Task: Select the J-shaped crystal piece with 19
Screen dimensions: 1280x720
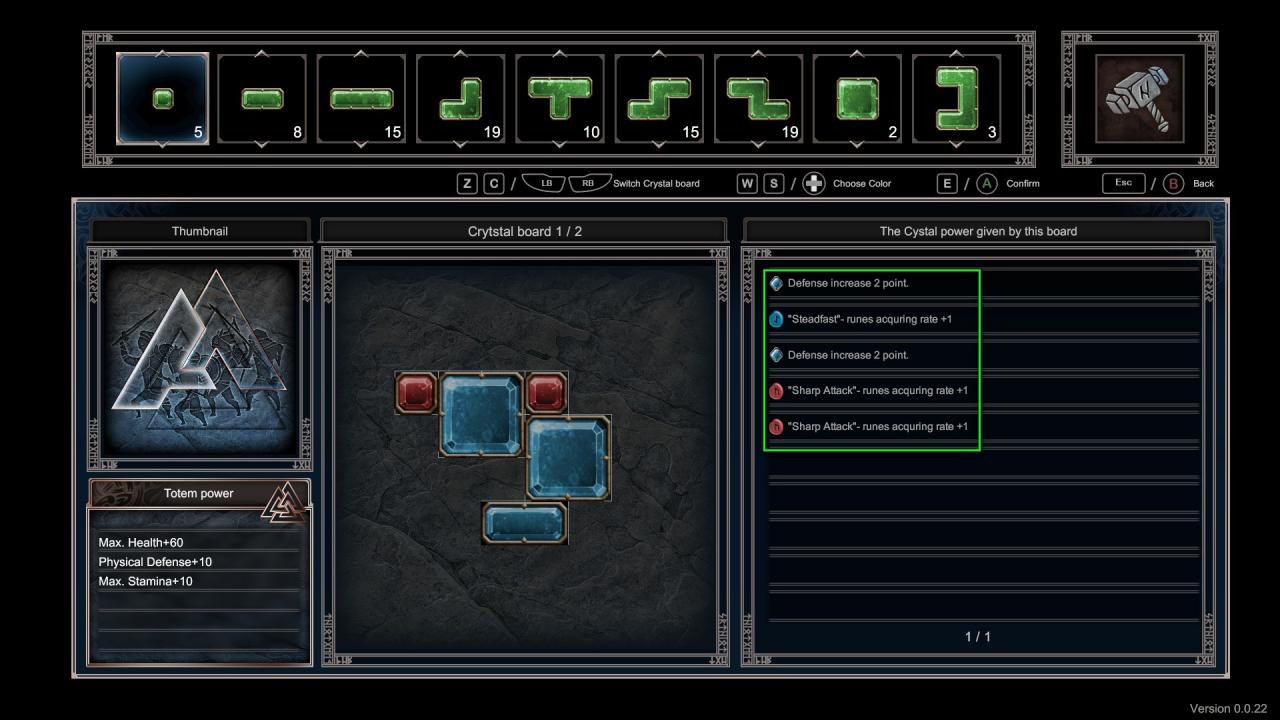Action: point(460,98)
